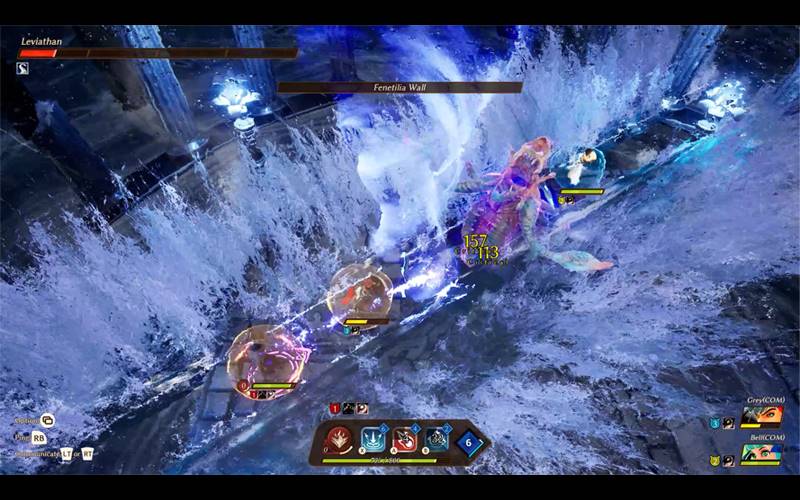Trigger the red slashing blade skill
Viewport: 800px width, 500px height.
(405, 439)
